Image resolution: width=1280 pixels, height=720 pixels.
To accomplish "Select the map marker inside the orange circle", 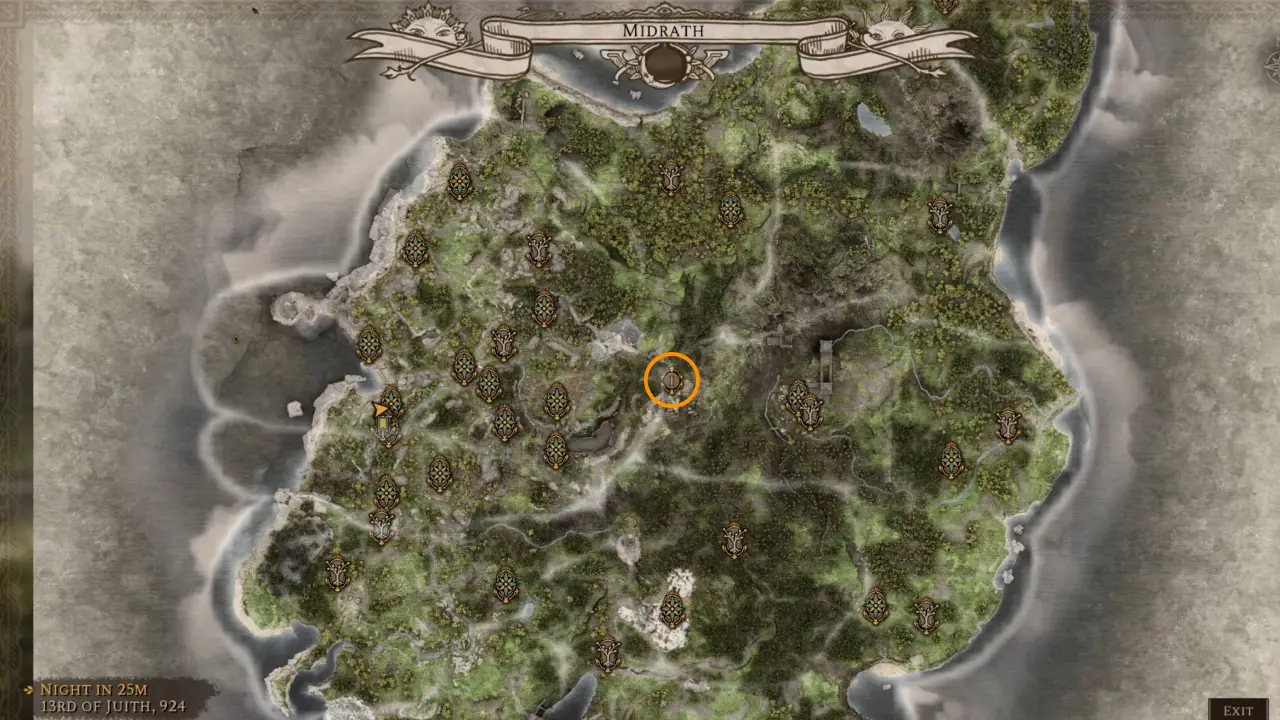I will tap(671, 381).
